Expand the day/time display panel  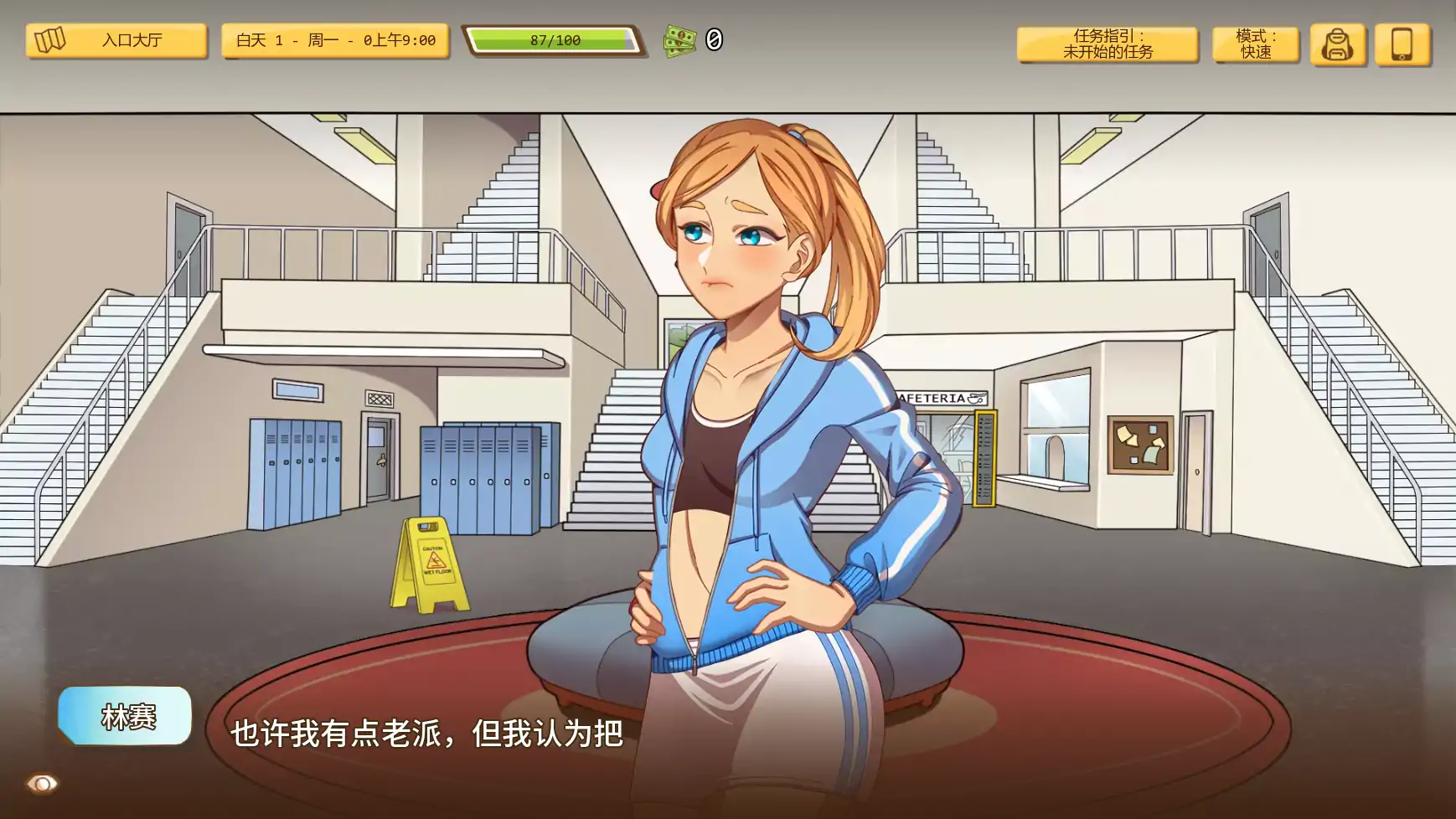(334, 39)
